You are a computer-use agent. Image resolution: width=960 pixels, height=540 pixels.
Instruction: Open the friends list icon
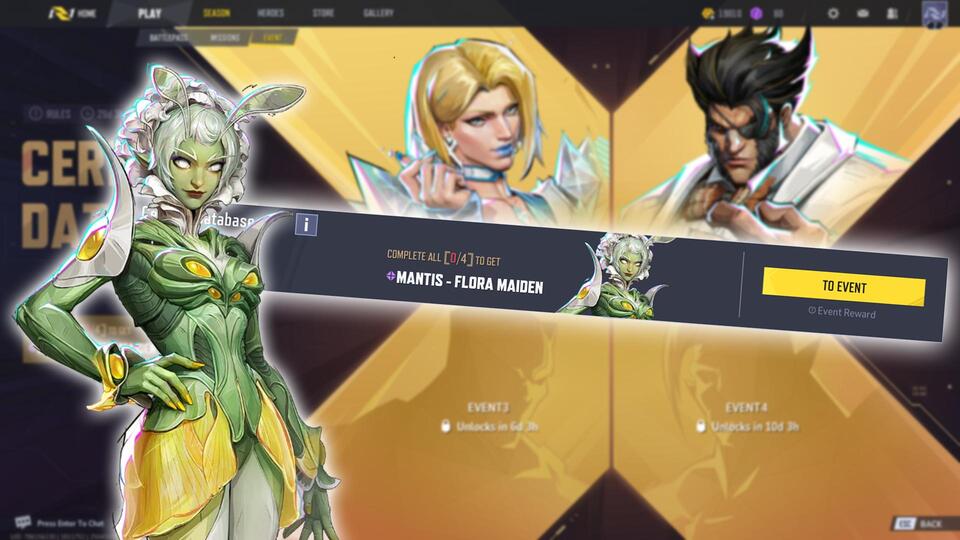point(892,14)
